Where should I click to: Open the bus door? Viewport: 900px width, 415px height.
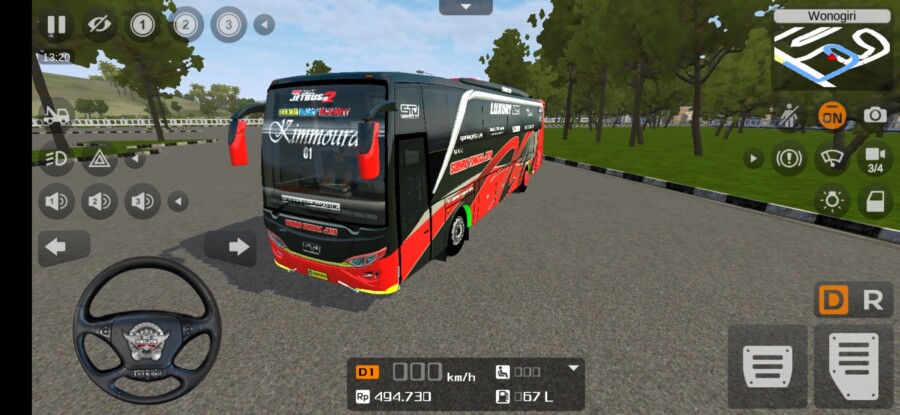[x=875, y=201]
